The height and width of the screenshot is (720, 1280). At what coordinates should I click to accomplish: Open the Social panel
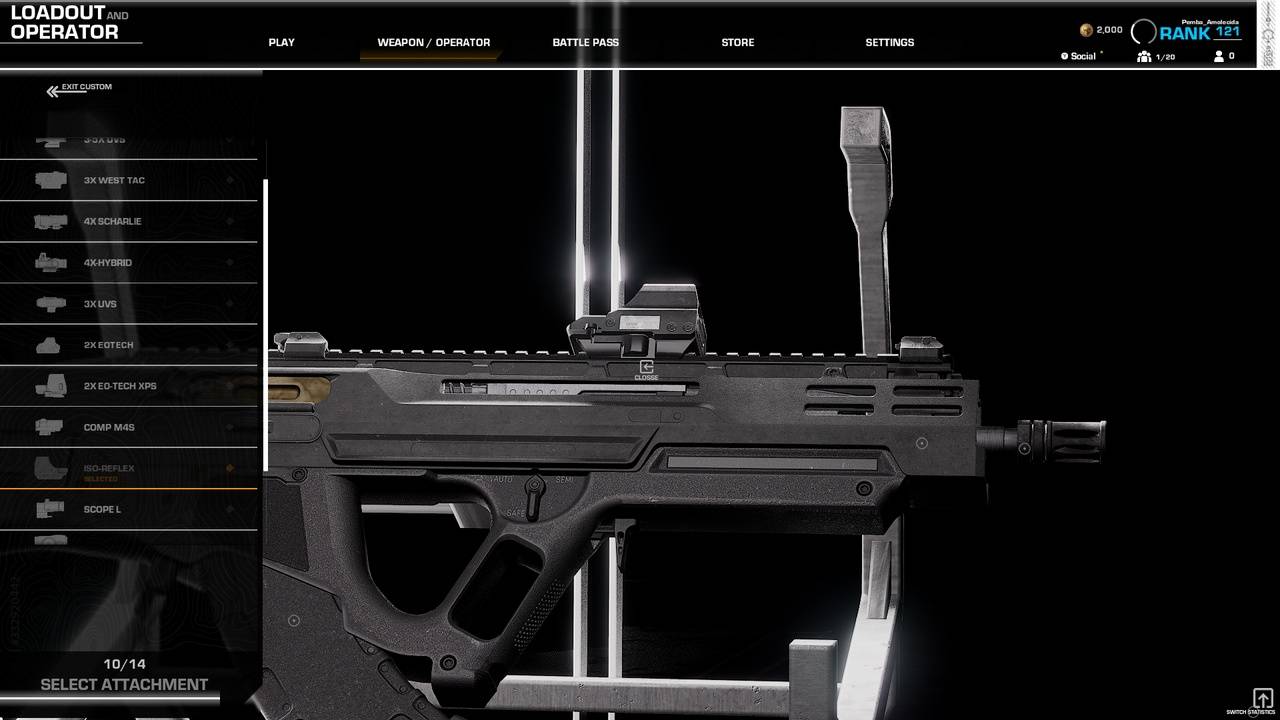[x=1080, y=57]
